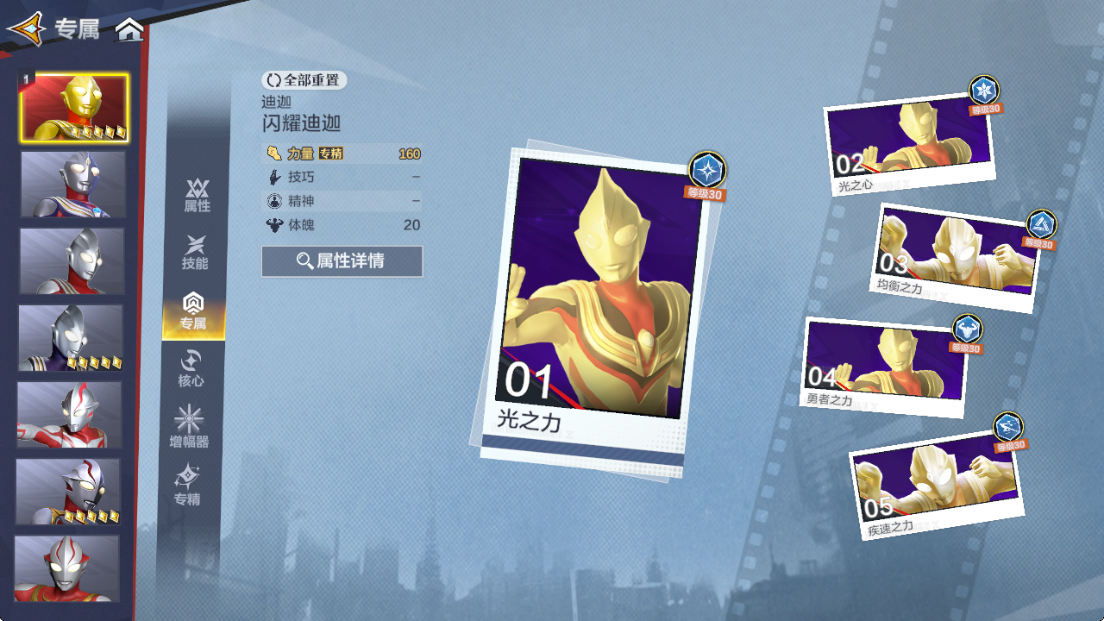Viewport: 1104px width, 621px height.
Task: Open the 增幅器 tab
Action: click(189, 427)
